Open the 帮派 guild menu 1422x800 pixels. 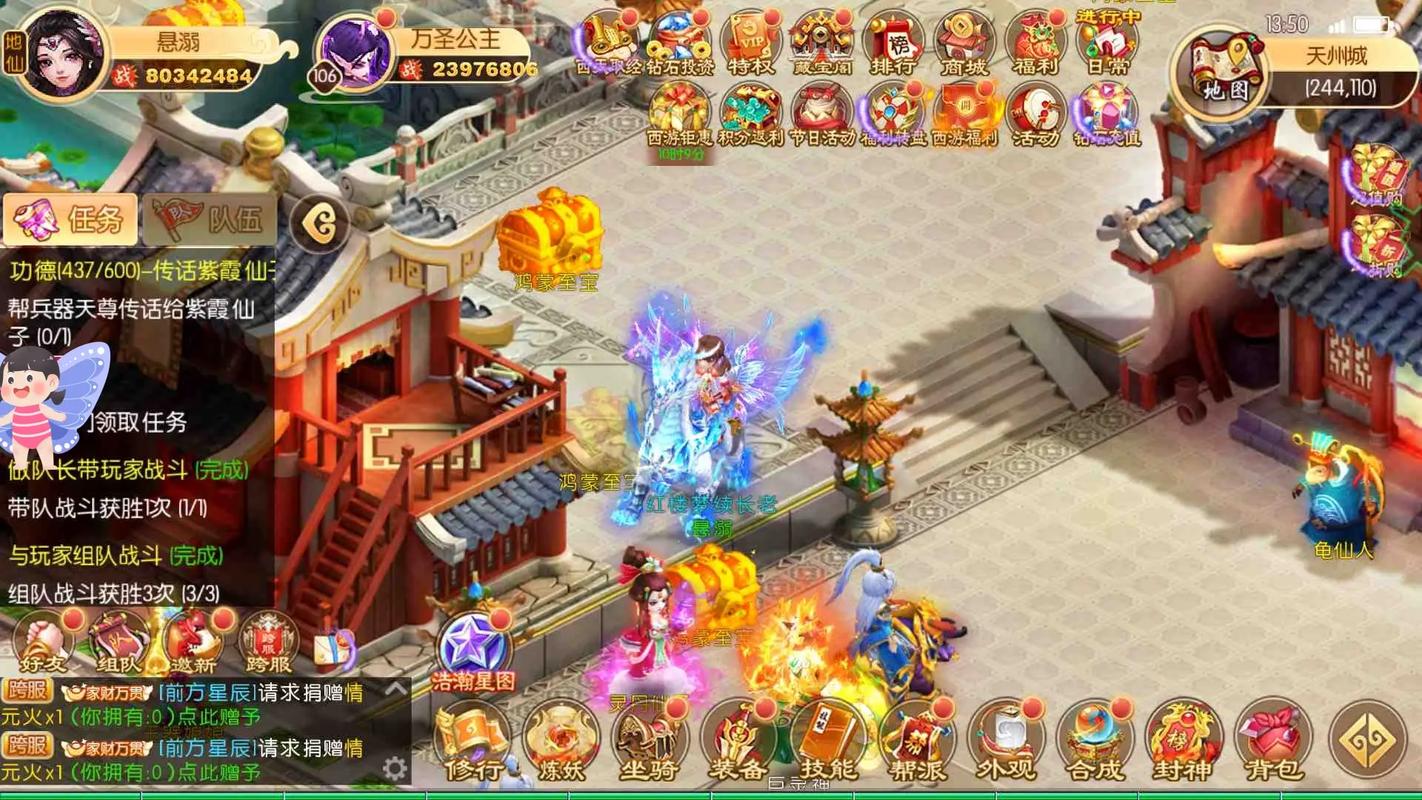point(917,742)
